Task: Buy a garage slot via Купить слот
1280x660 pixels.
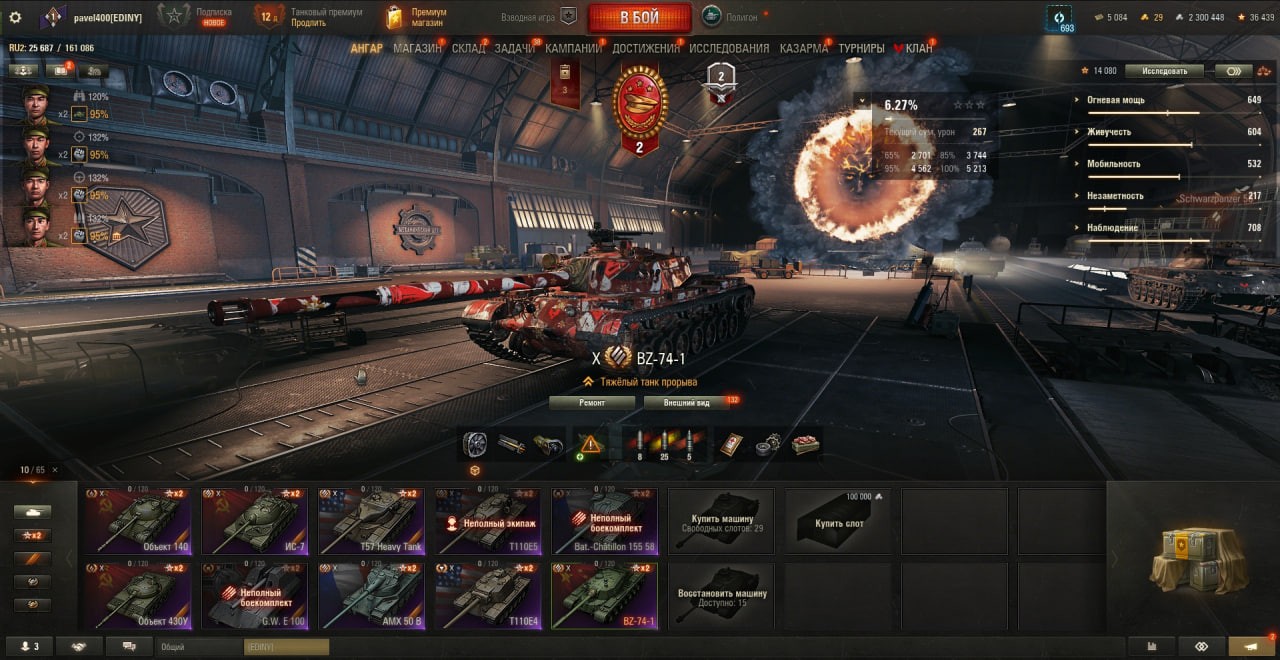Action: coord(840,521)
